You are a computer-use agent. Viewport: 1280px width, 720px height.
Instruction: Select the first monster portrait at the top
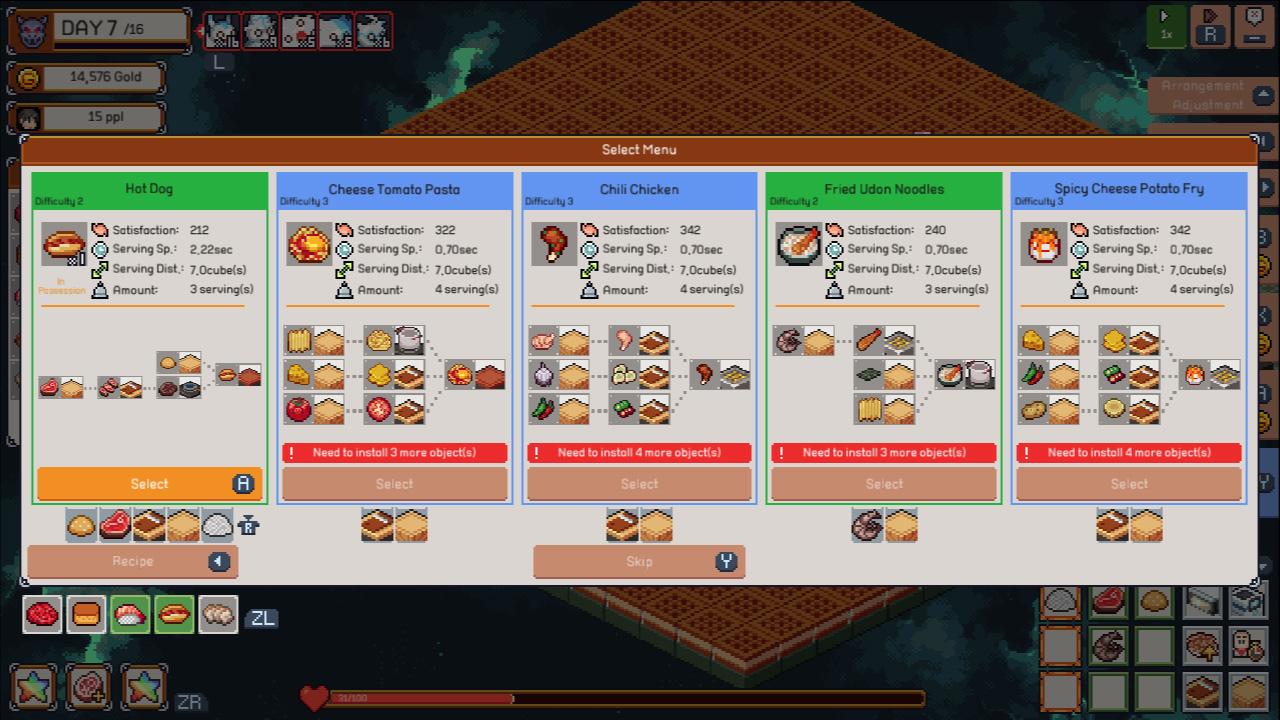point(220,30)
